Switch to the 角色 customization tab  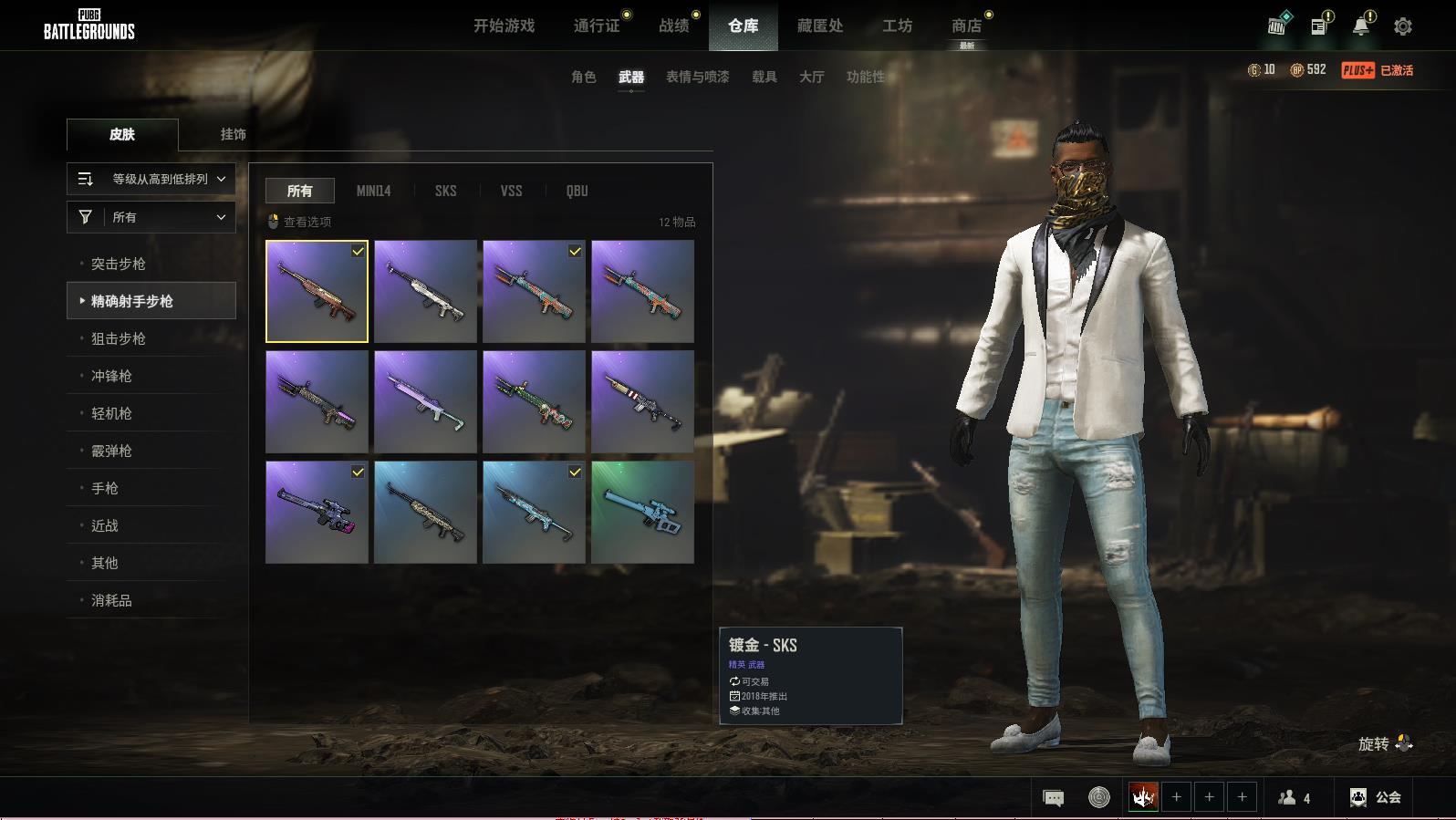tap(583, 77)
